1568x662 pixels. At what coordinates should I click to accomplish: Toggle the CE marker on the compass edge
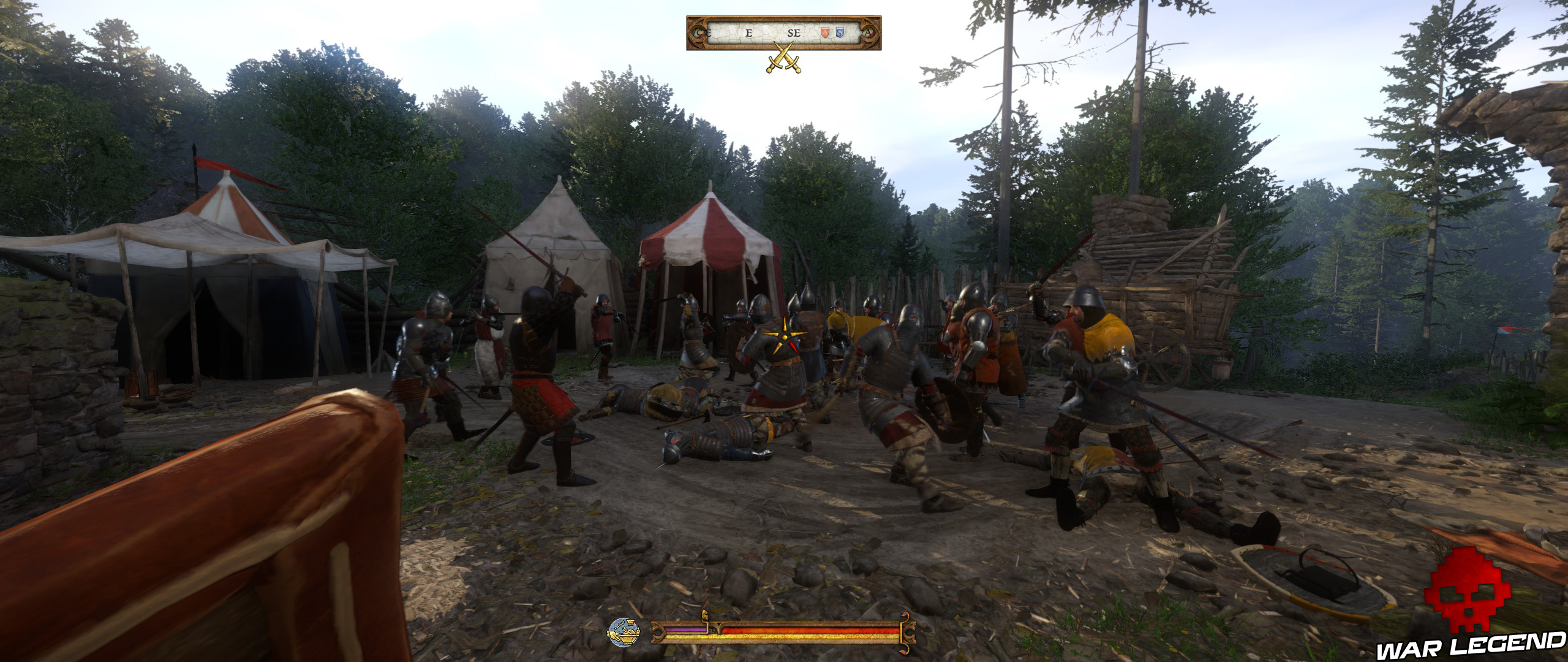pyautogui.click(x=704, y=33)
